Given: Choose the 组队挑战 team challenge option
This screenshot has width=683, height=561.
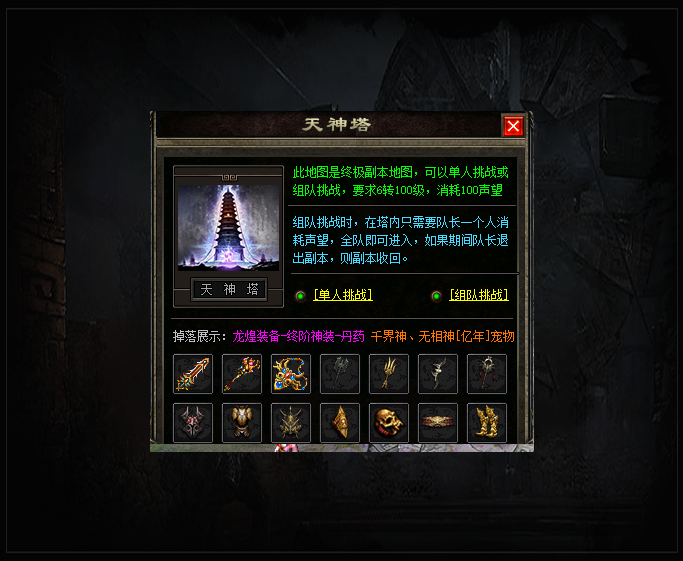Looking at the screenshot, I should [478, 295].
